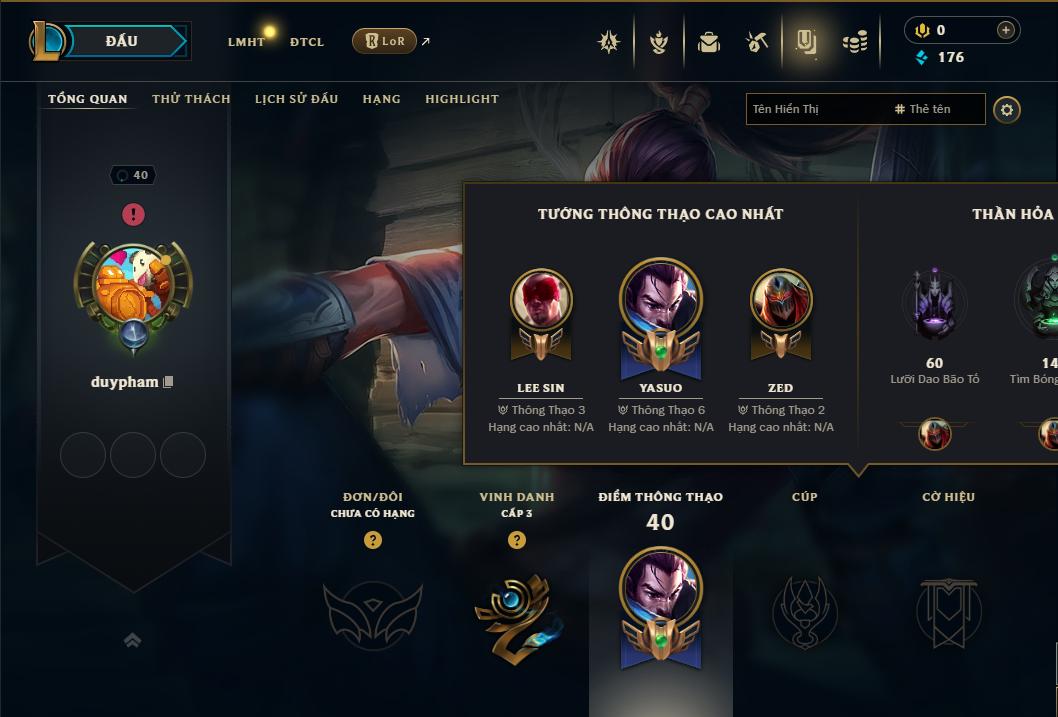
Task: Open the LoR link button
Action: [384, 41]
